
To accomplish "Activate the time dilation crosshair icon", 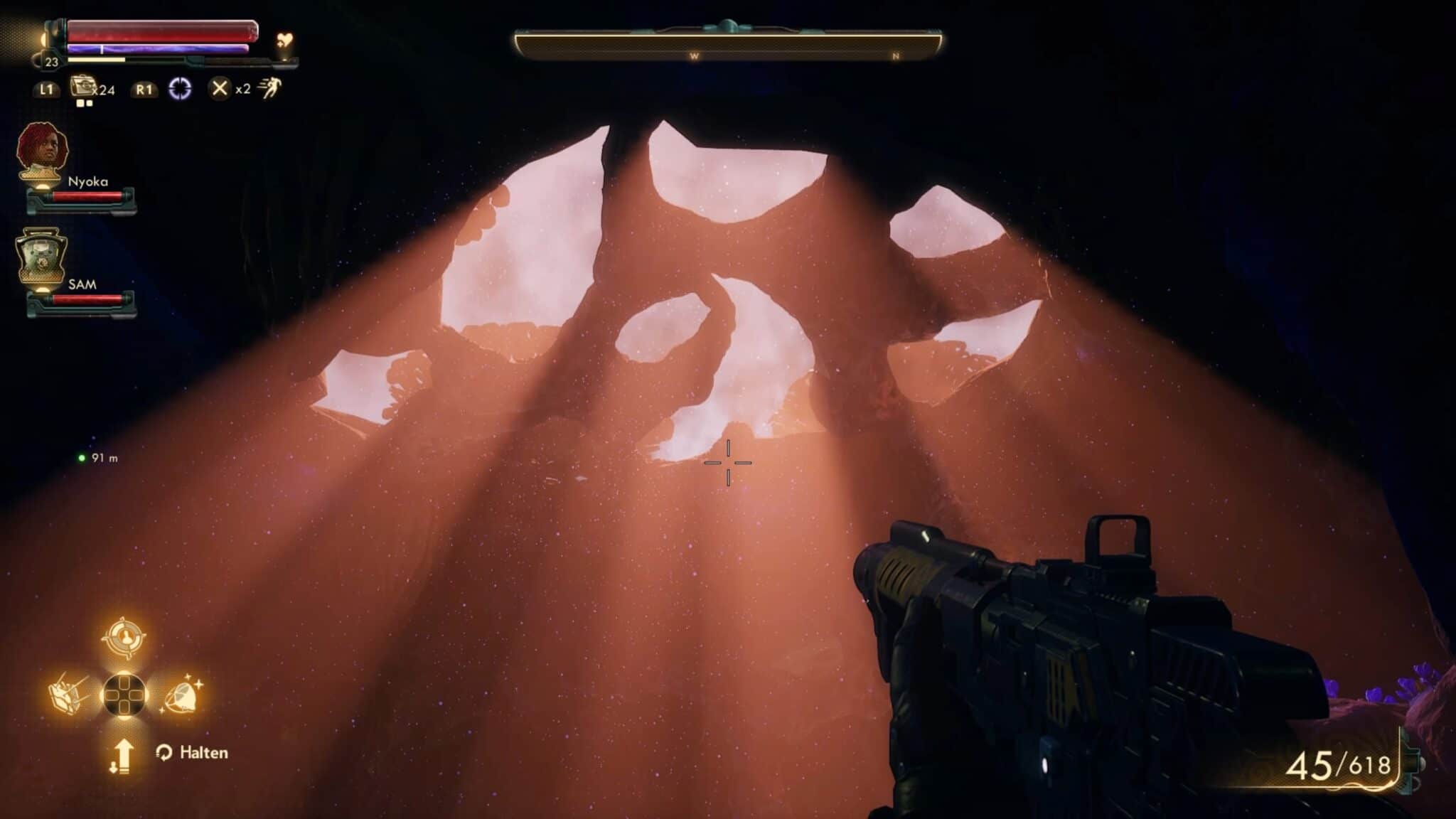I will (x=180, y=89).
